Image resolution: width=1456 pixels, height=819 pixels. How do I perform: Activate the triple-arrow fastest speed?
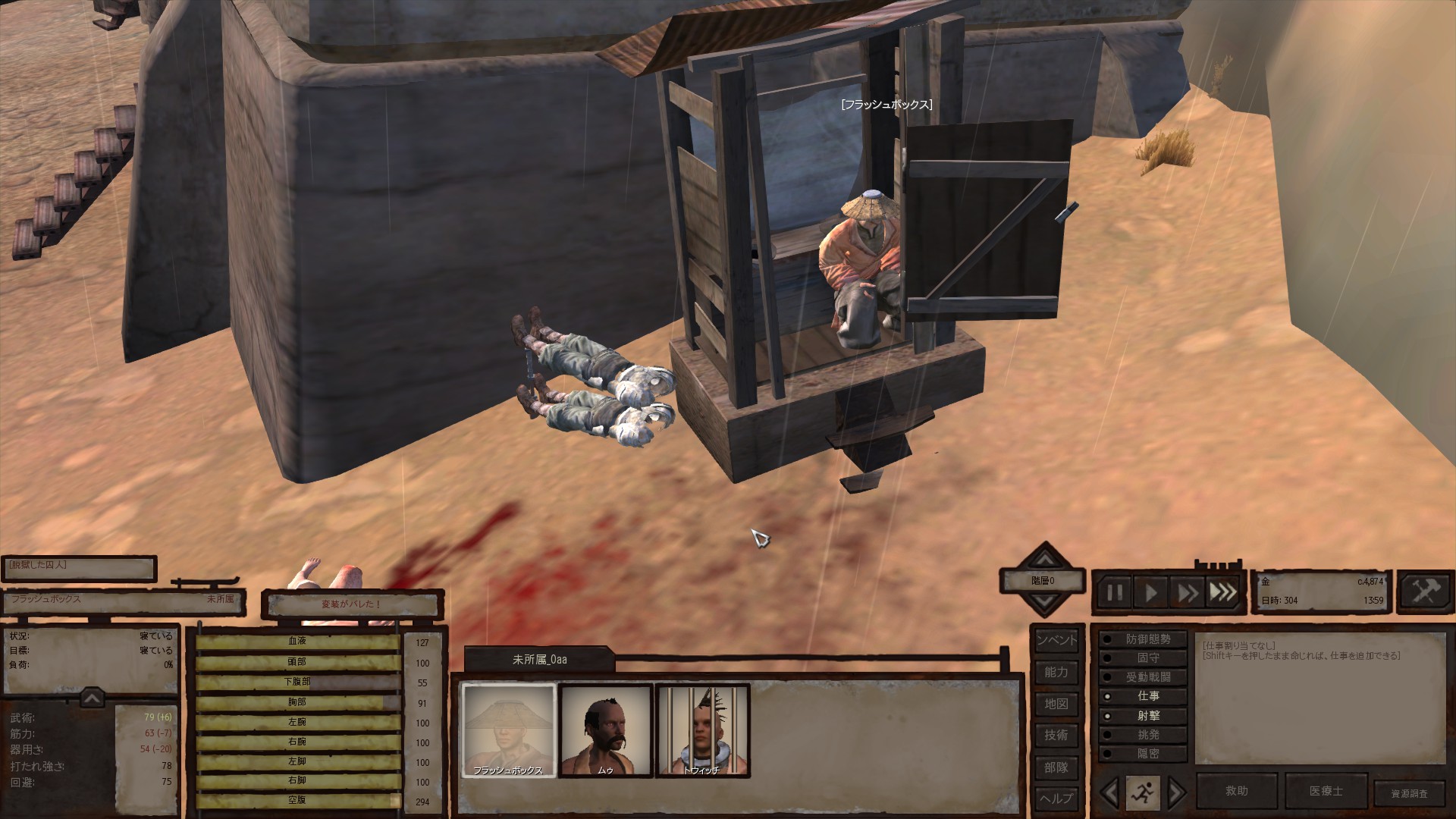coord(1222,592)
